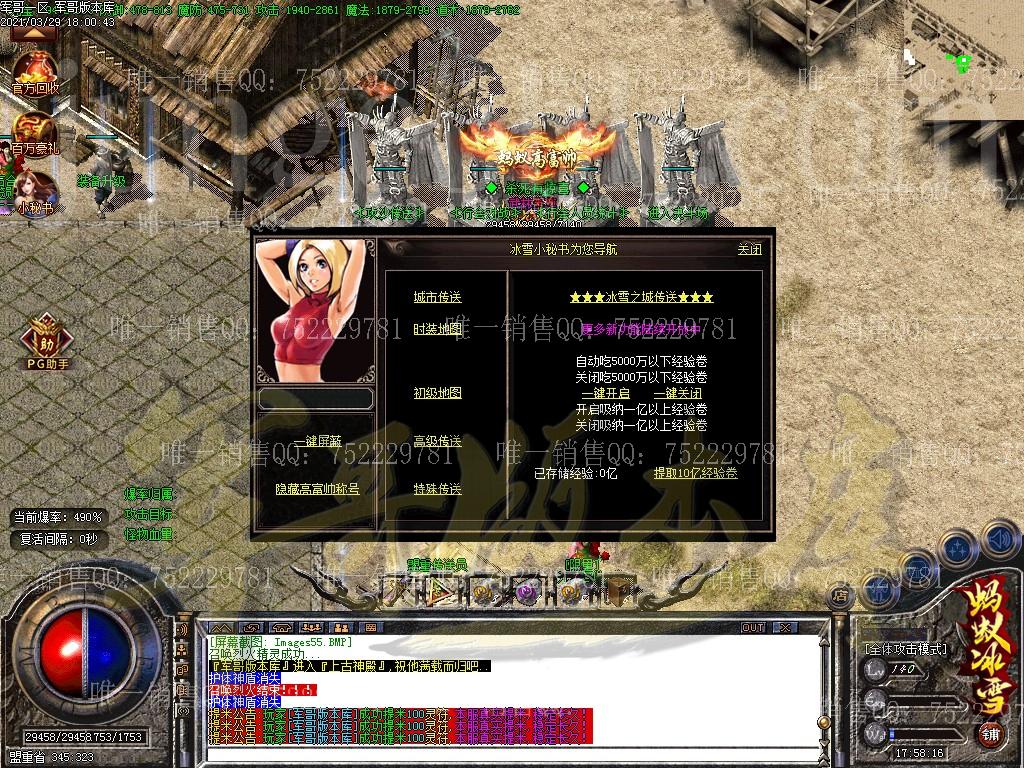Click 隐藏高富帅称号 to hide the title

317,489
